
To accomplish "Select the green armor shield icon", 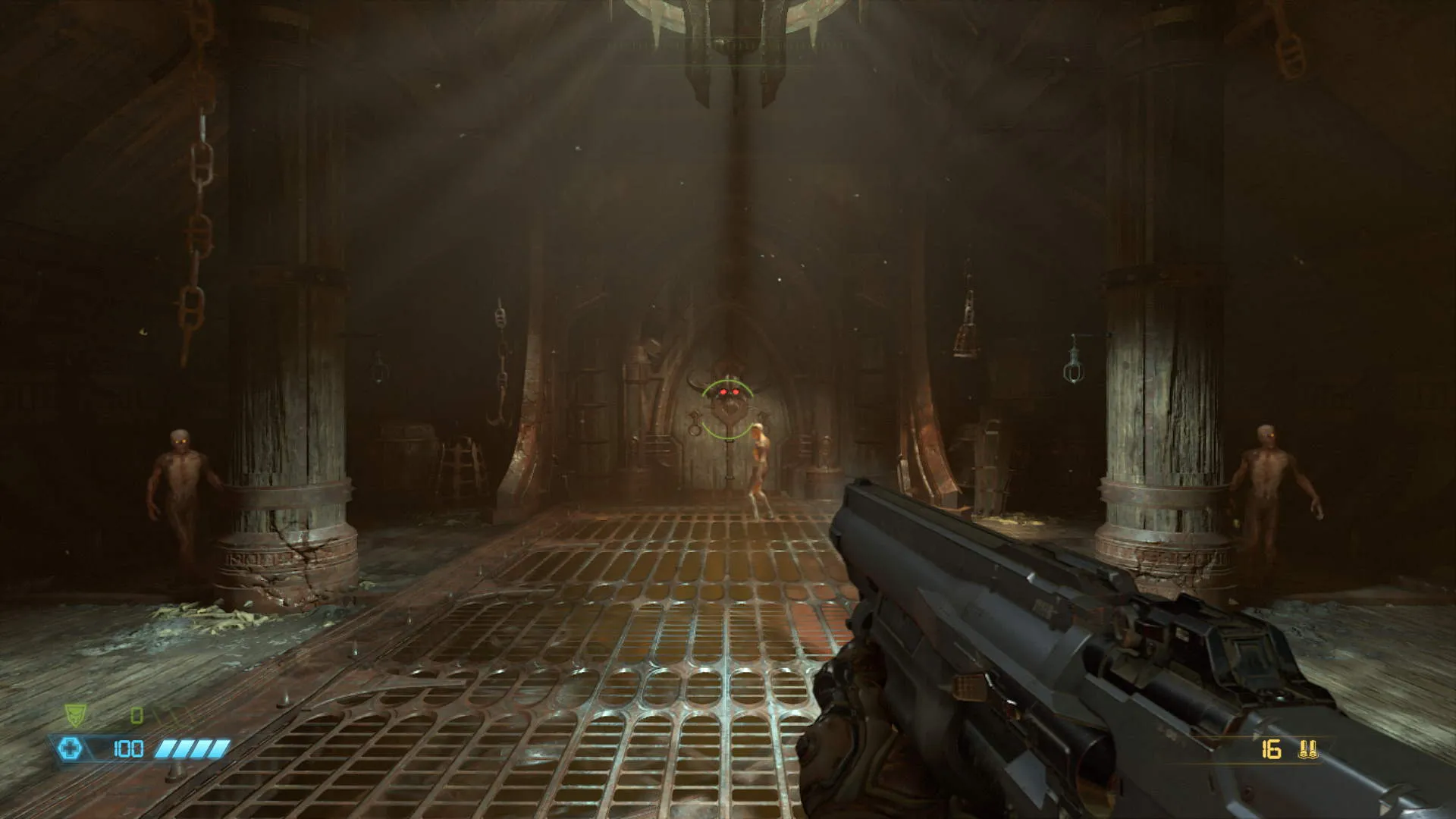I will [x=74, y=714].
